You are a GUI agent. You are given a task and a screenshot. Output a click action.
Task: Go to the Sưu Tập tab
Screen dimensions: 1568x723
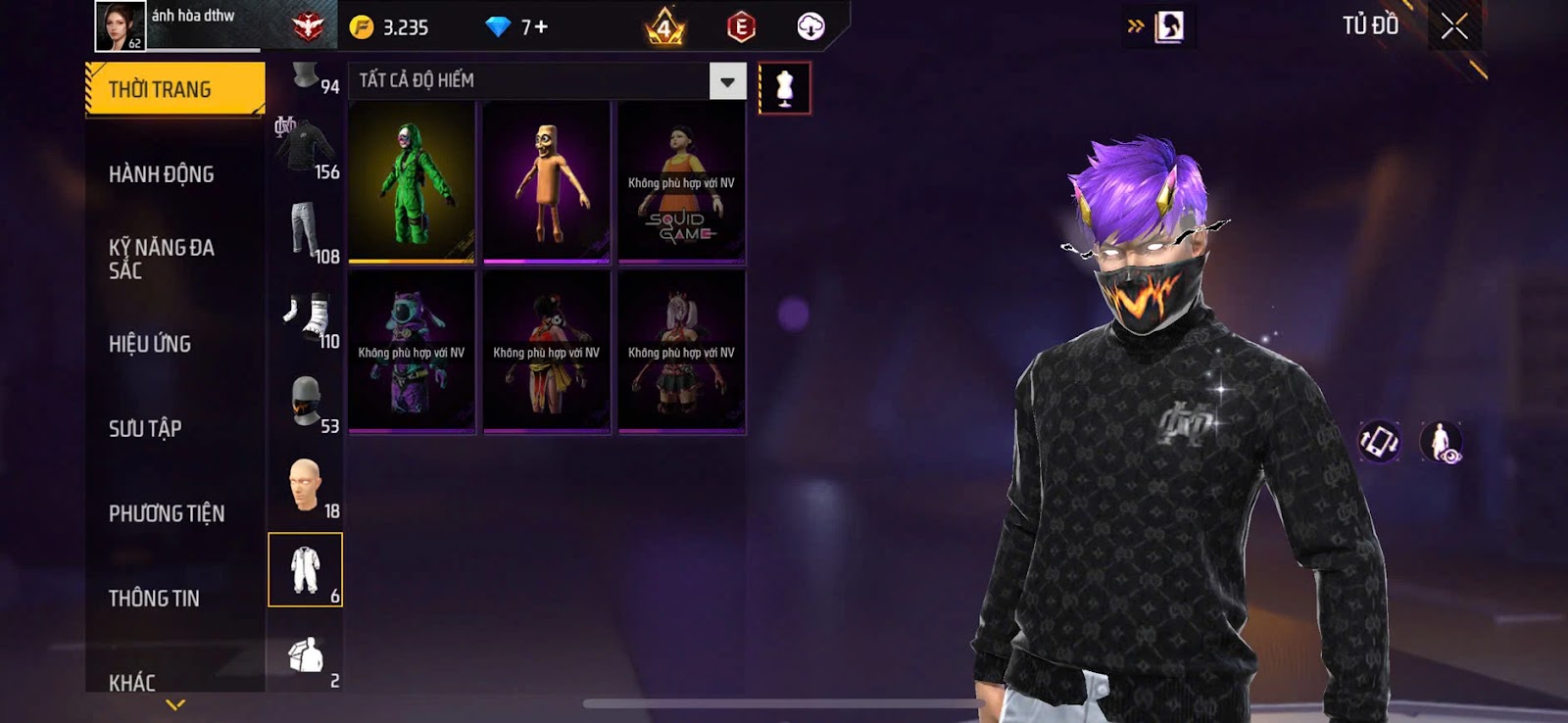tap(145, 428)
